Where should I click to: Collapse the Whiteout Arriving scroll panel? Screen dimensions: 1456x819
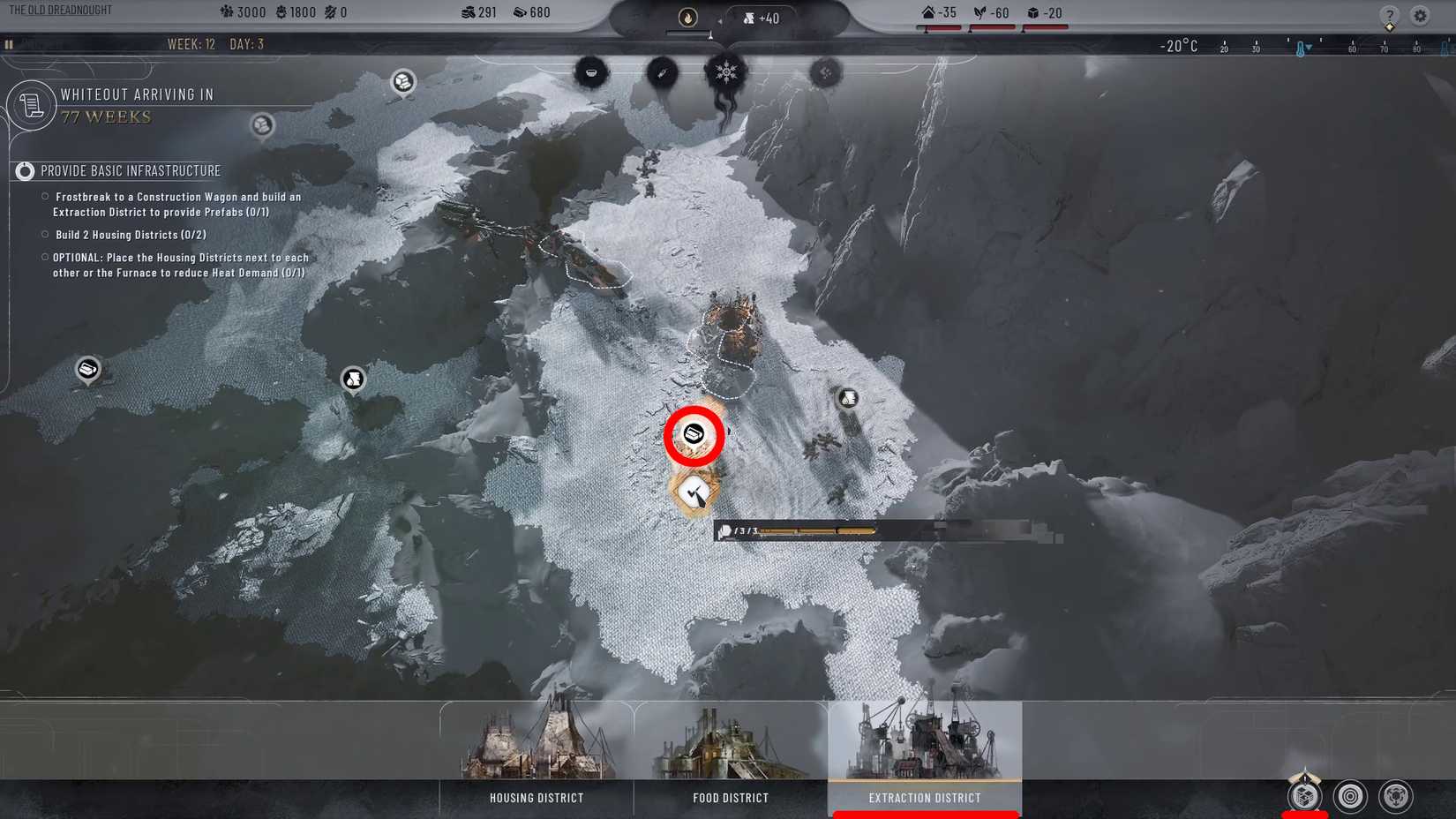32,105
